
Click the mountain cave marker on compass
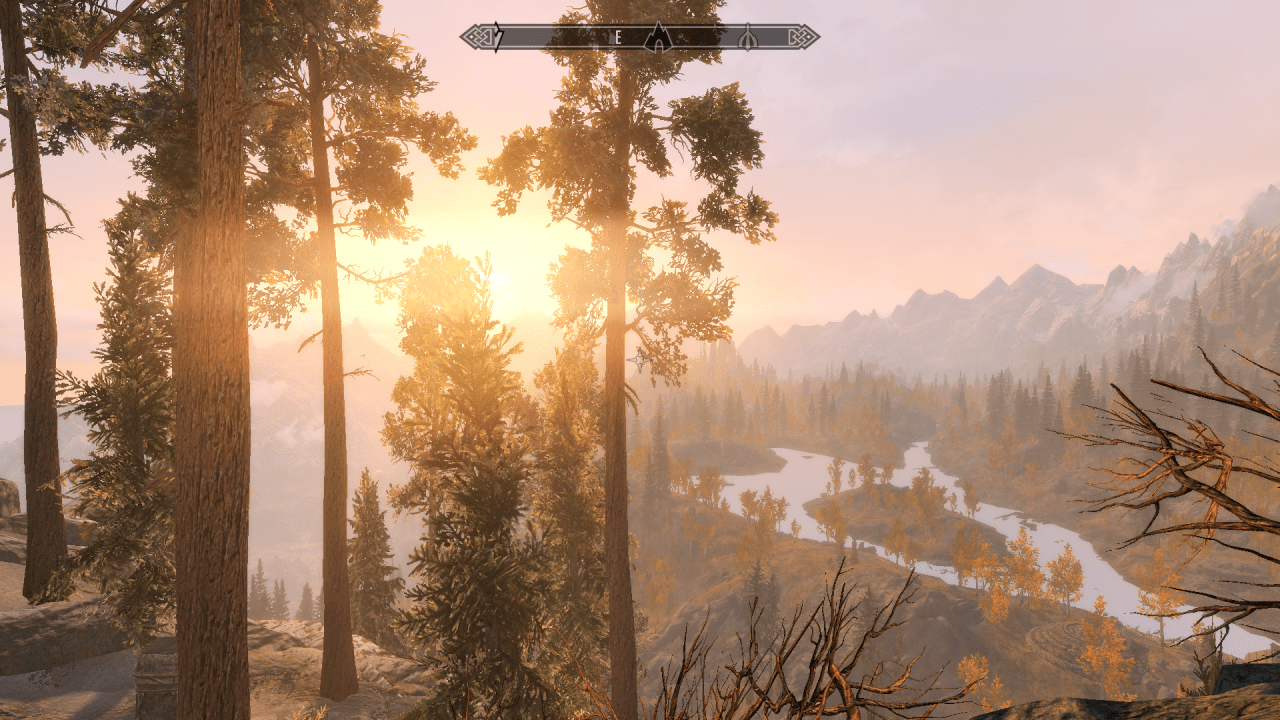coord(657,37)
